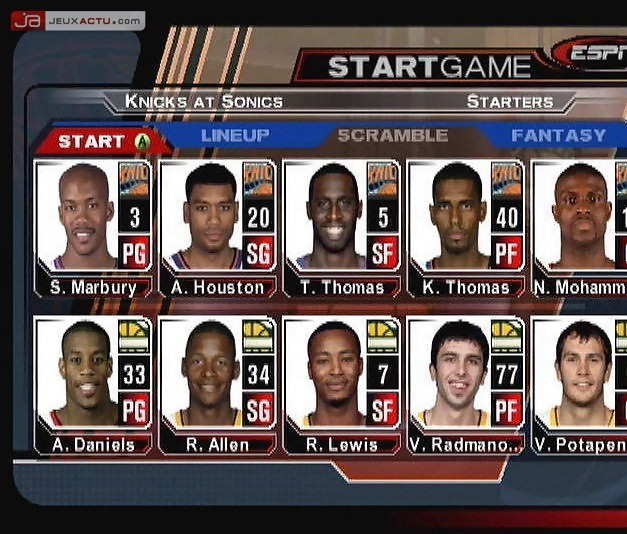Select S. Marbury's player card
The height and width of the screenshot is (534, 627).
[x=93, y=227]
